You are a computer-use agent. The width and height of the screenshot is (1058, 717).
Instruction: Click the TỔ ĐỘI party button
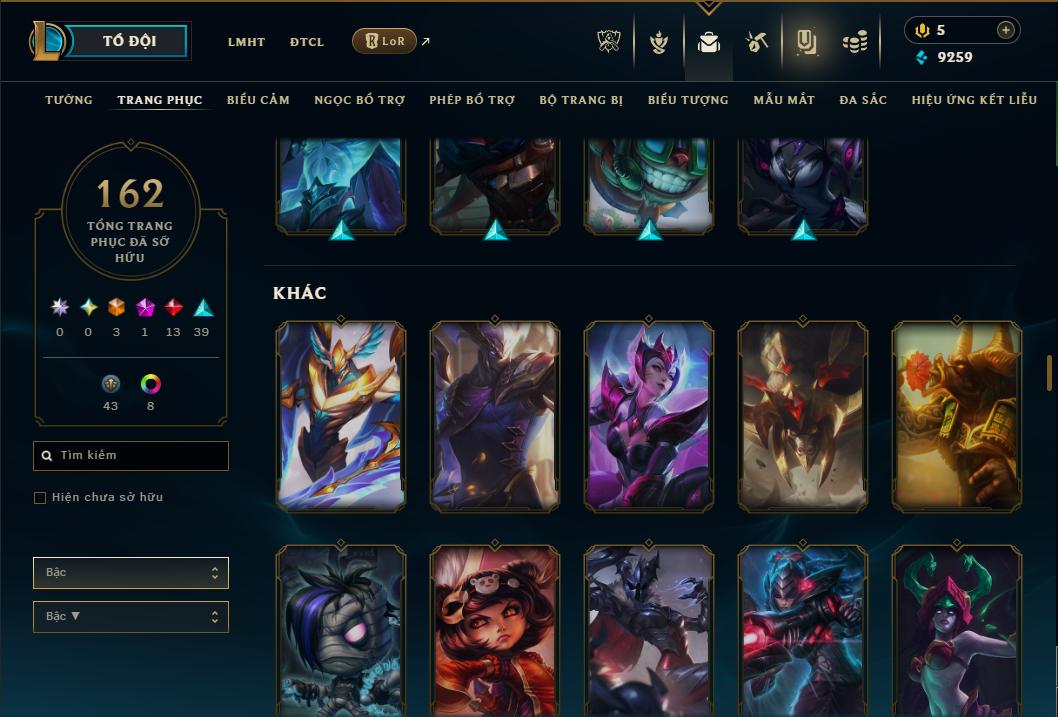(x=129, y=41)
